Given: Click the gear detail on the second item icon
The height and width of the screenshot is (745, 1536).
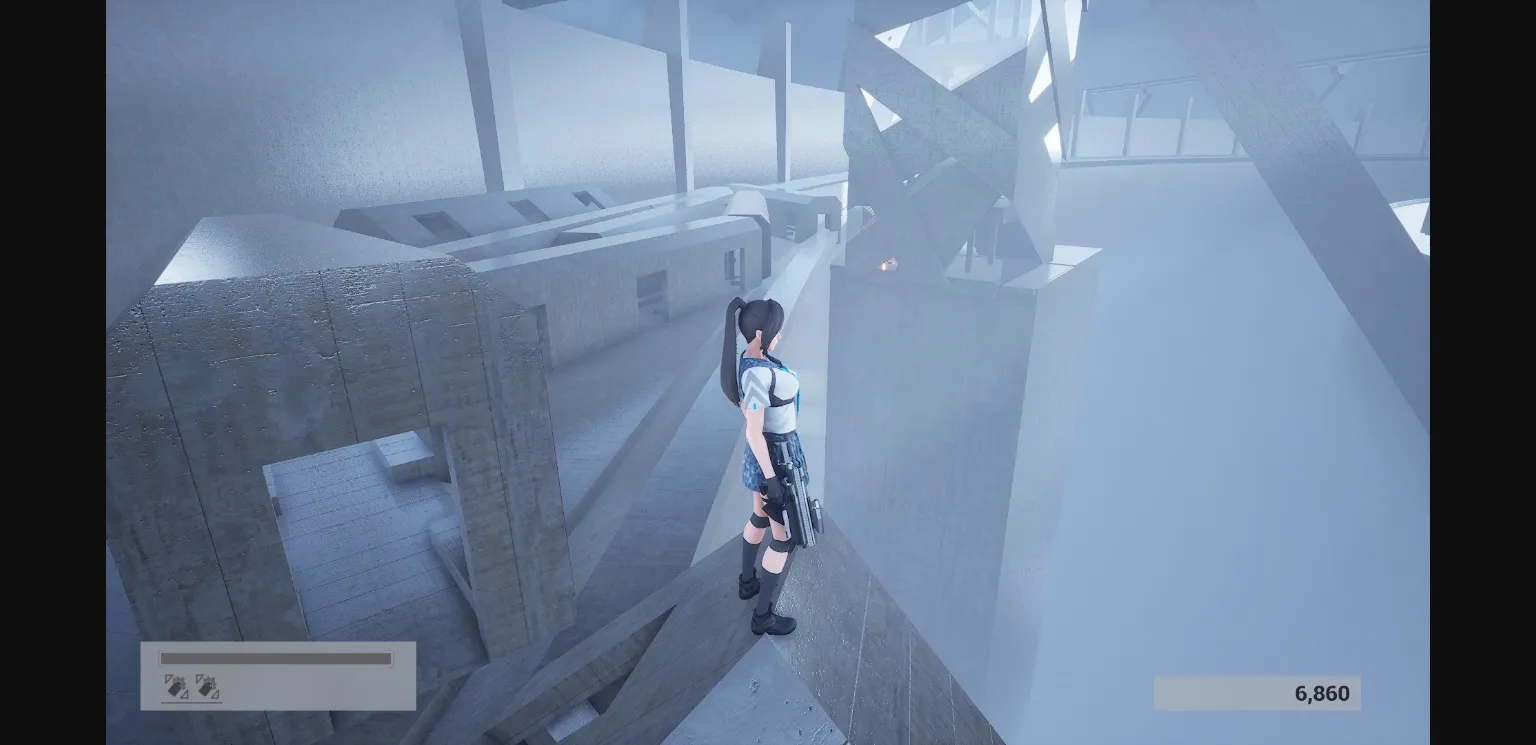Looking at the screenshot, I should click(x=210, y=679).
